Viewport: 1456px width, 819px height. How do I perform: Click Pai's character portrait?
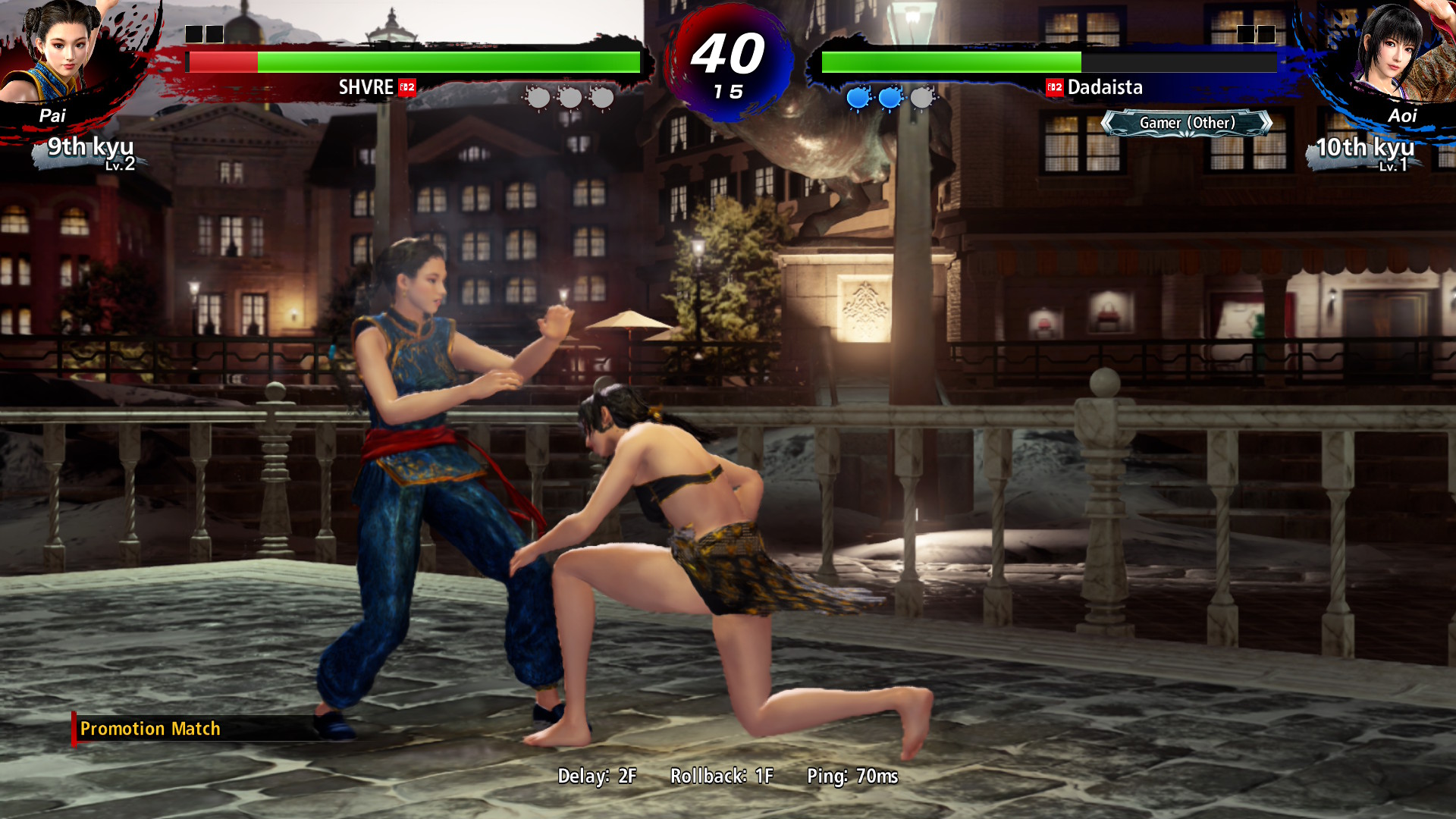(x=61, y=53)
